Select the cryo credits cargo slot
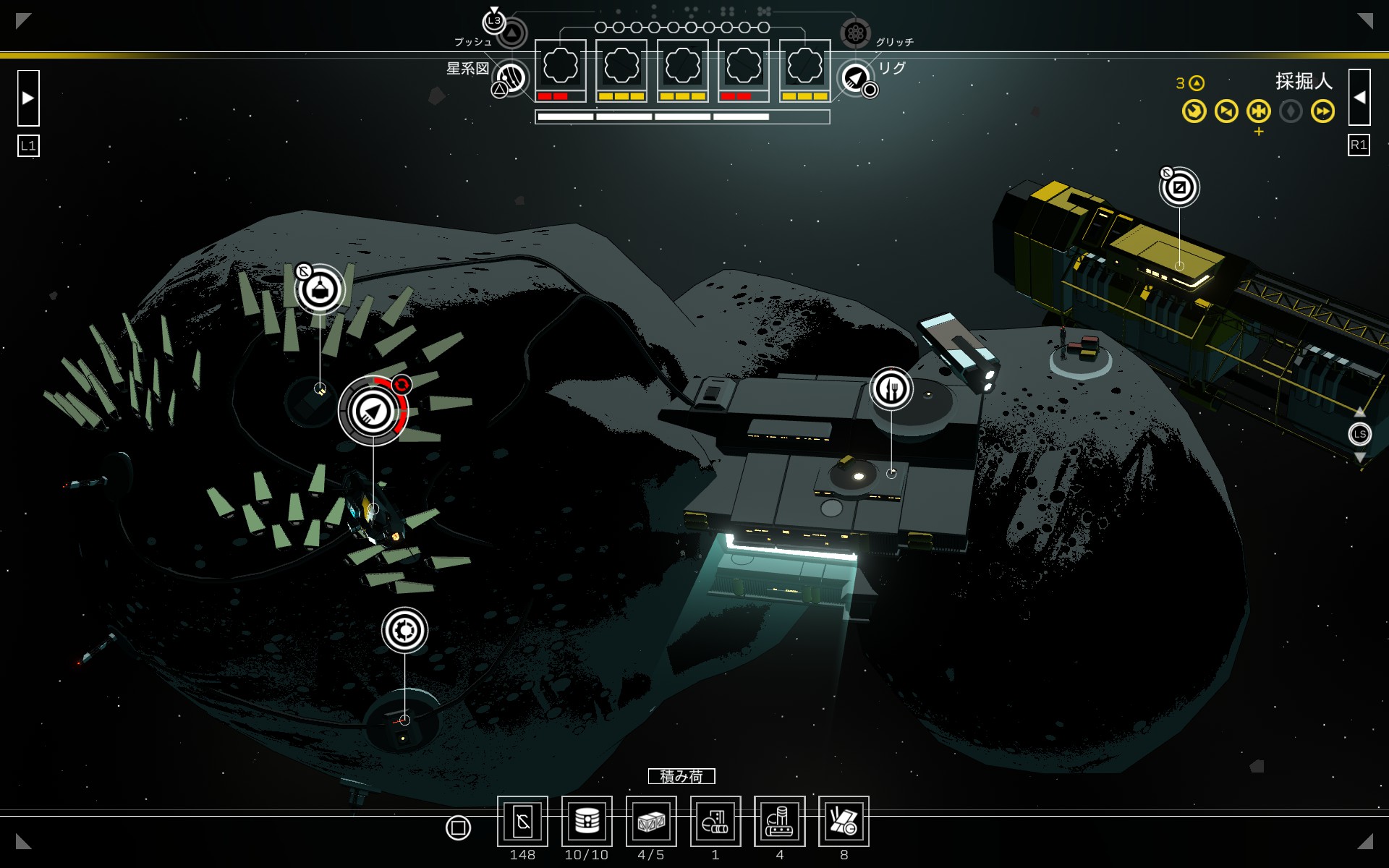The height and width of the screenshot is (868, 1389). [522, 821]
